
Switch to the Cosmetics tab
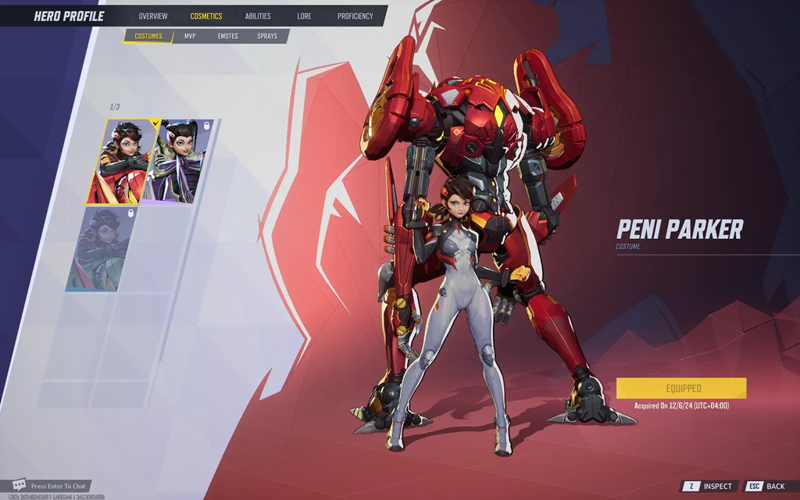click(x=206, y=16)
